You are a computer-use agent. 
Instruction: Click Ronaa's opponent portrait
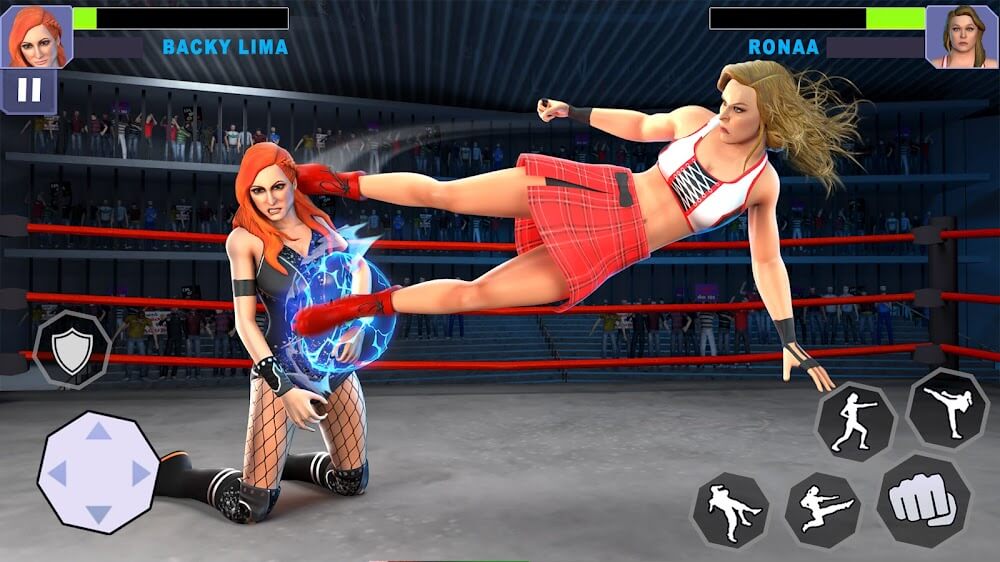point(962,37)
